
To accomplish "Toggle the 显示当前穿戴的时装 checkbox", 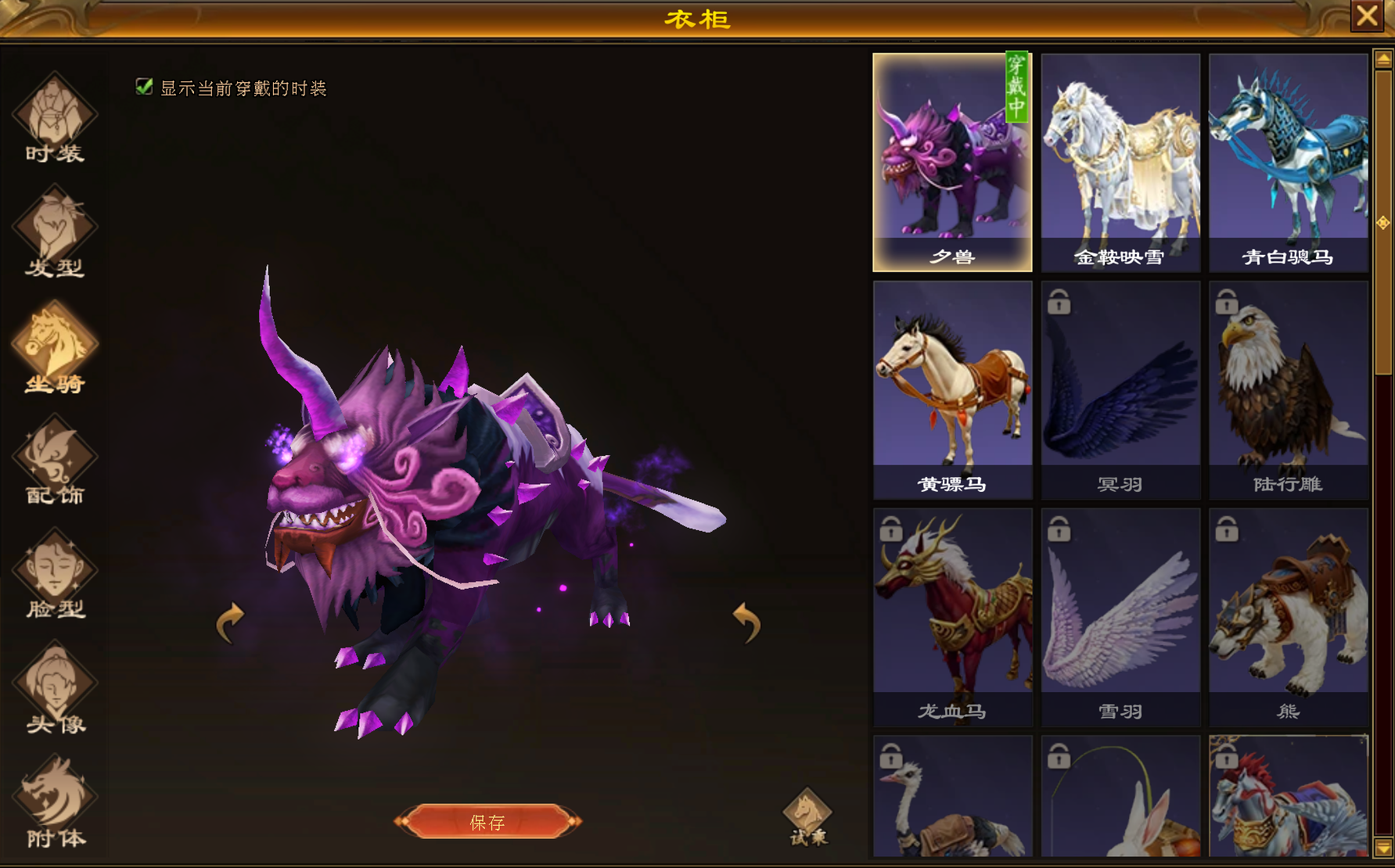I will point(144,87).
